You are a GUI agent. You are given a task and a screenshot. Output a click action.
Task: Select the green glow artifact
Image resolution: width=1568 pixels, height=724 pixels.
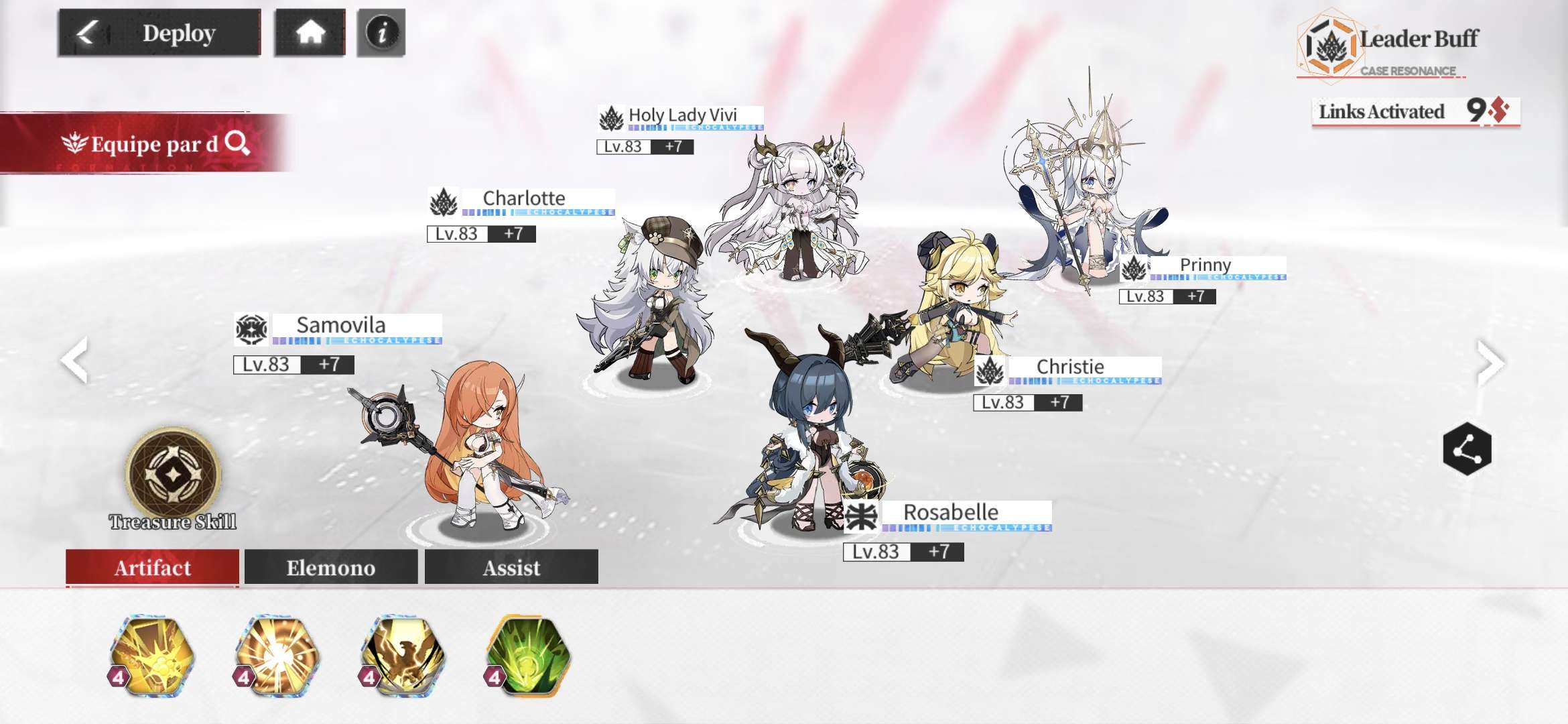(529, 656)
